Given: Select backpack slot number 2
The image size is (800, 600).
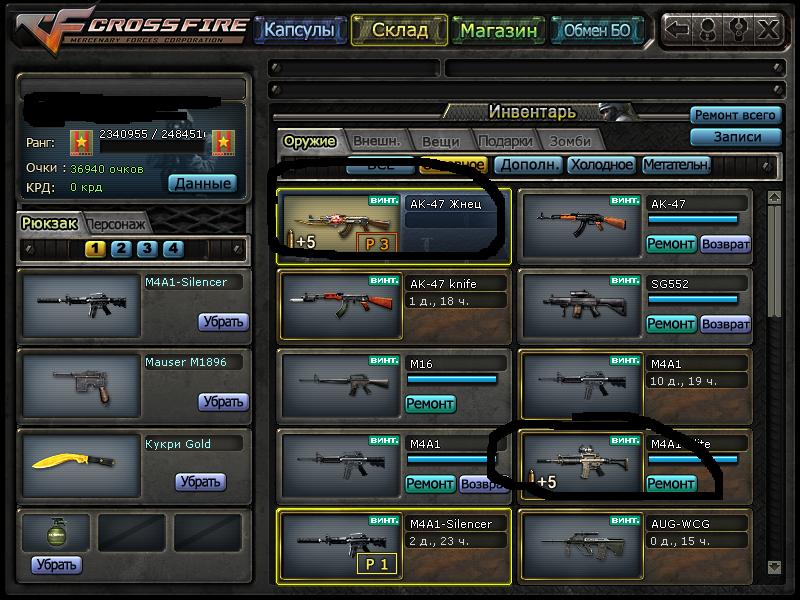Looking at the screenshot, I should coord(121,249).
